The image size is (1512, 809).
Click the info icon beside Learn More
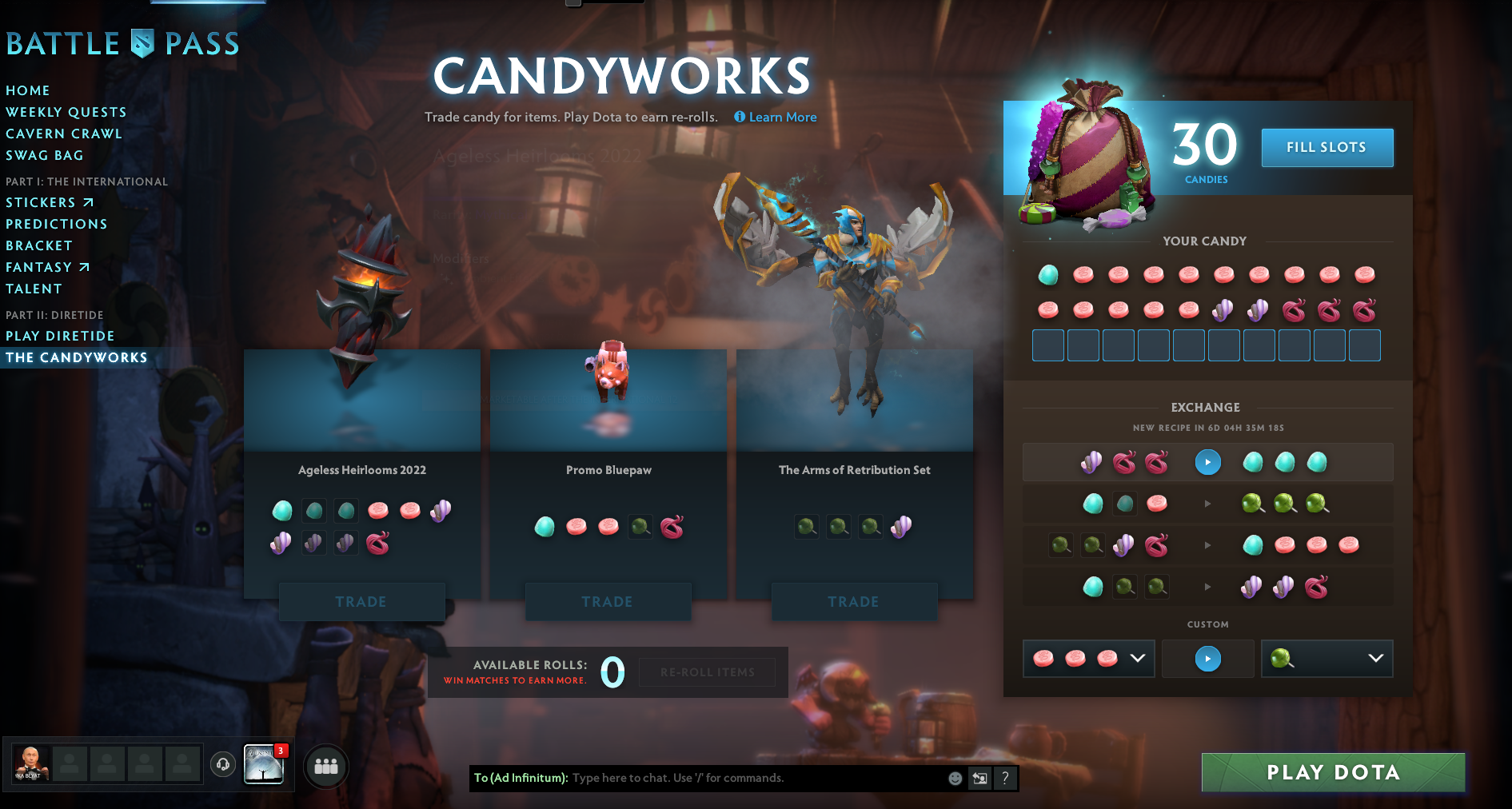click(x=740, y=117)
